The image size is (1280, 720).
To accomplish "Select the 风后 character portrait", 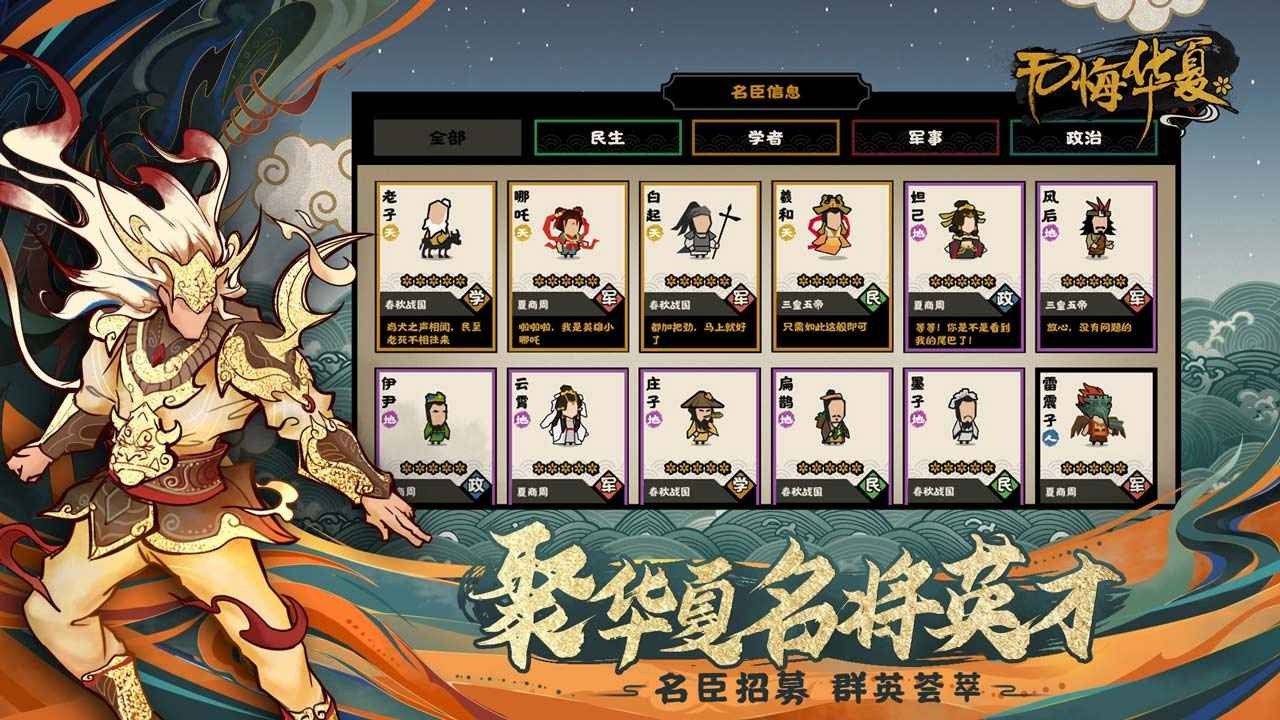I will [x=1098, y=230].
